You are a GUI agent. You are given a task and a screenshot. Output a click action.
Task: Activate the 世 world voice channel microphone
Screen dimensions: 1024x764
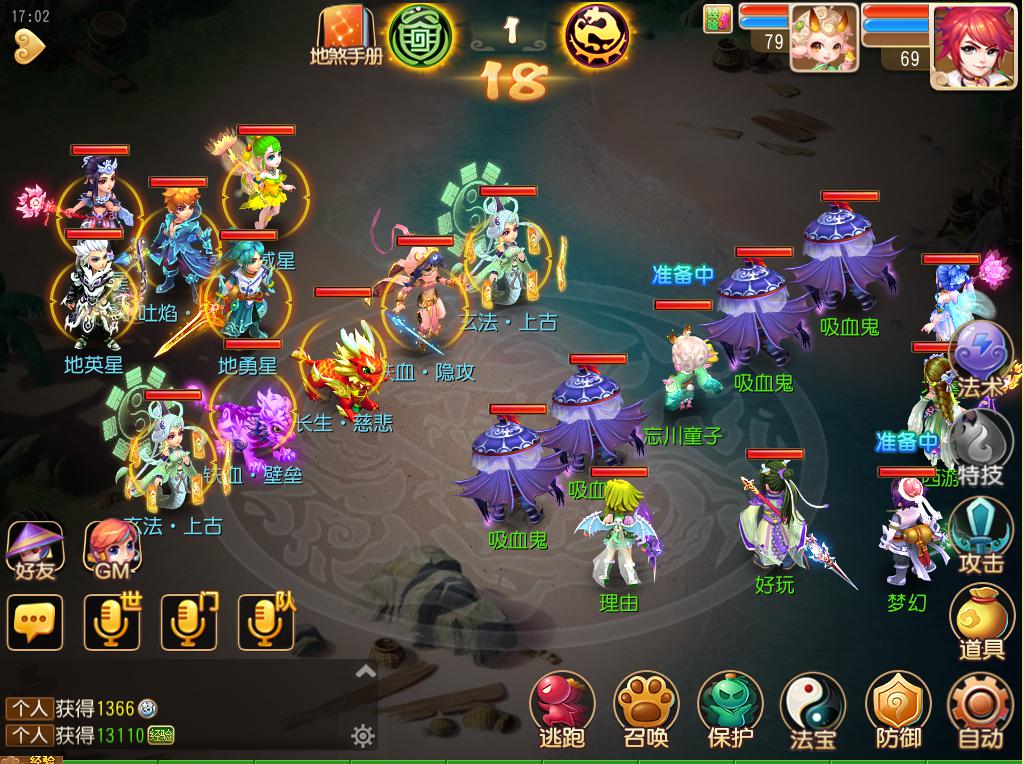coord(111,622)
